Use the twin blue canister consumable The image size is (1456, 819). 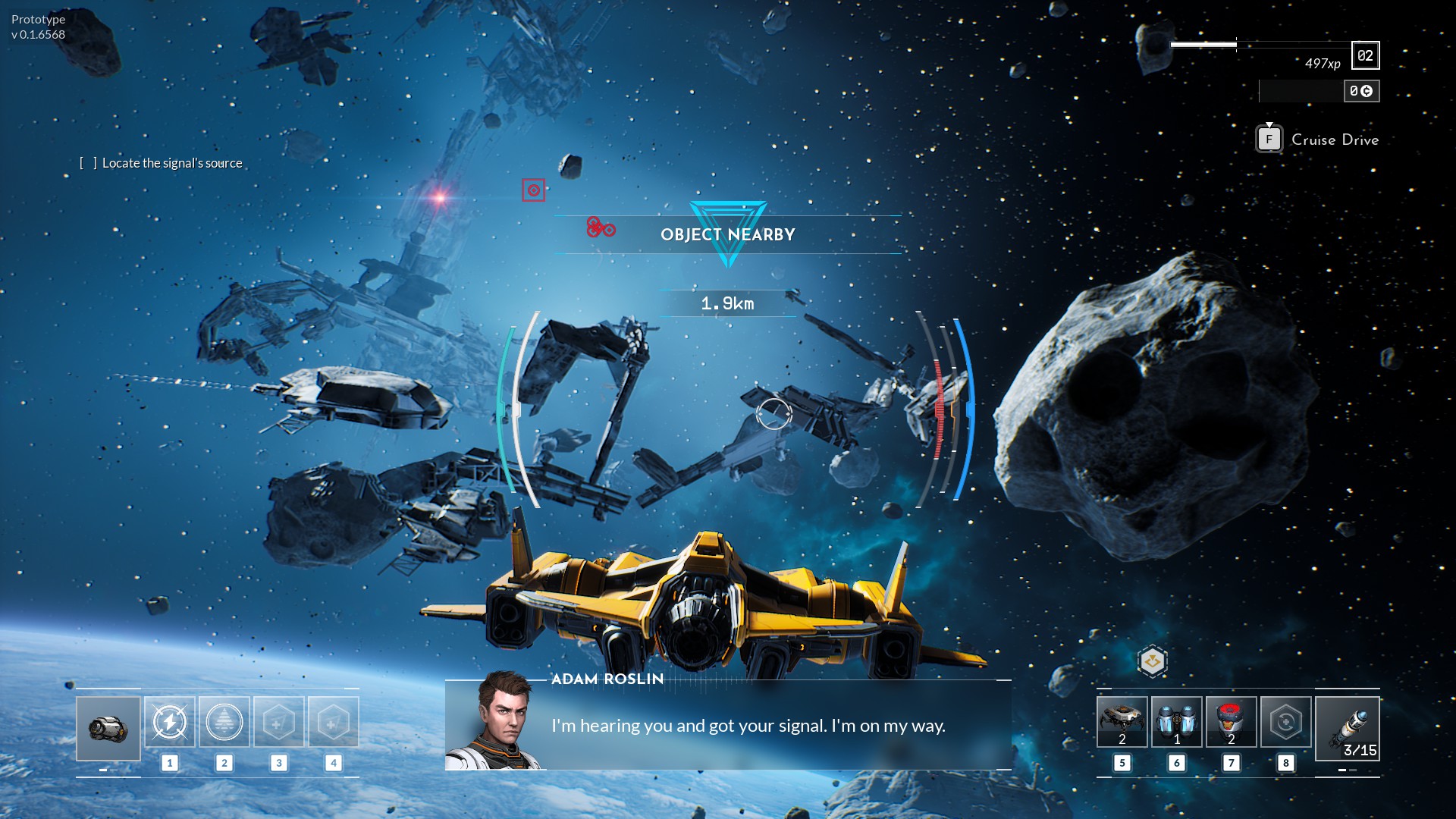(x=1176, y=722)
